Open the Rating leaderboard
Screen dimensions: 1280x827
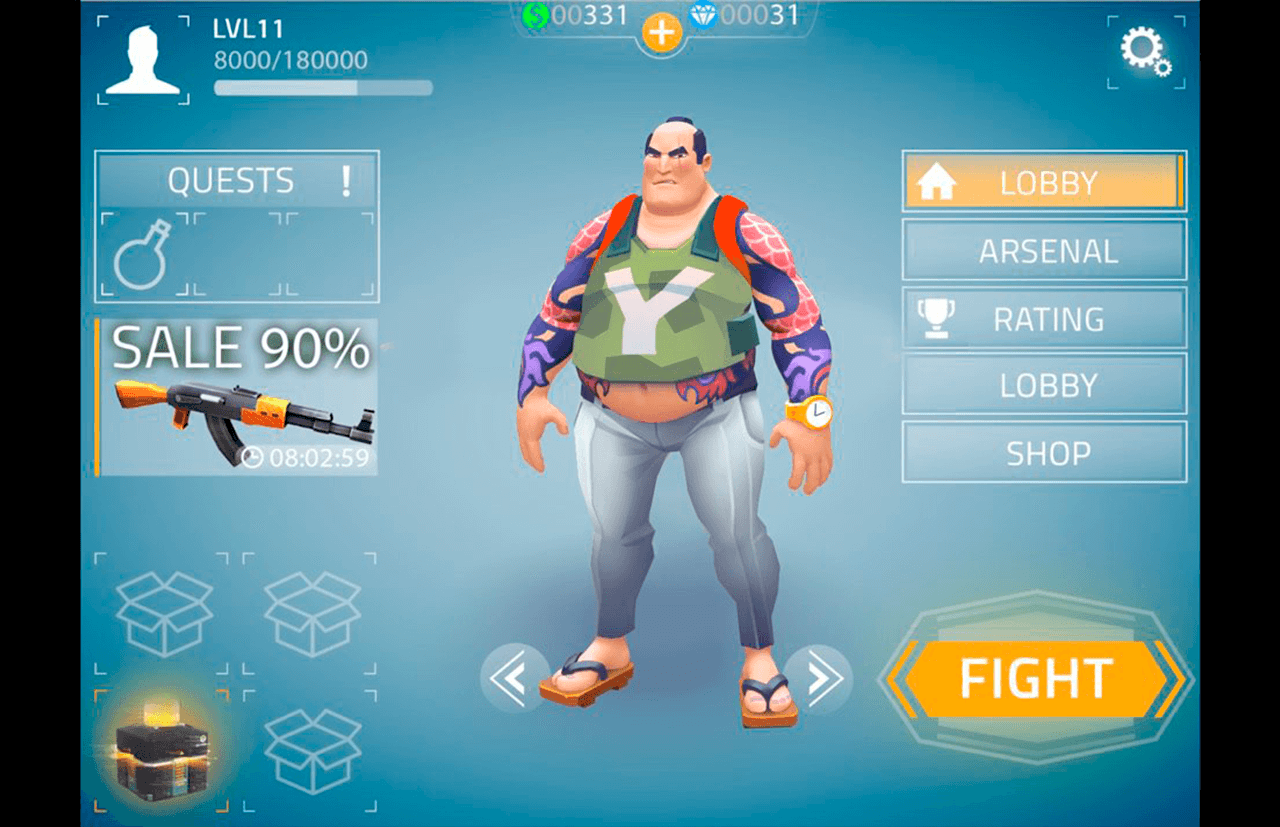[1044, 319]
